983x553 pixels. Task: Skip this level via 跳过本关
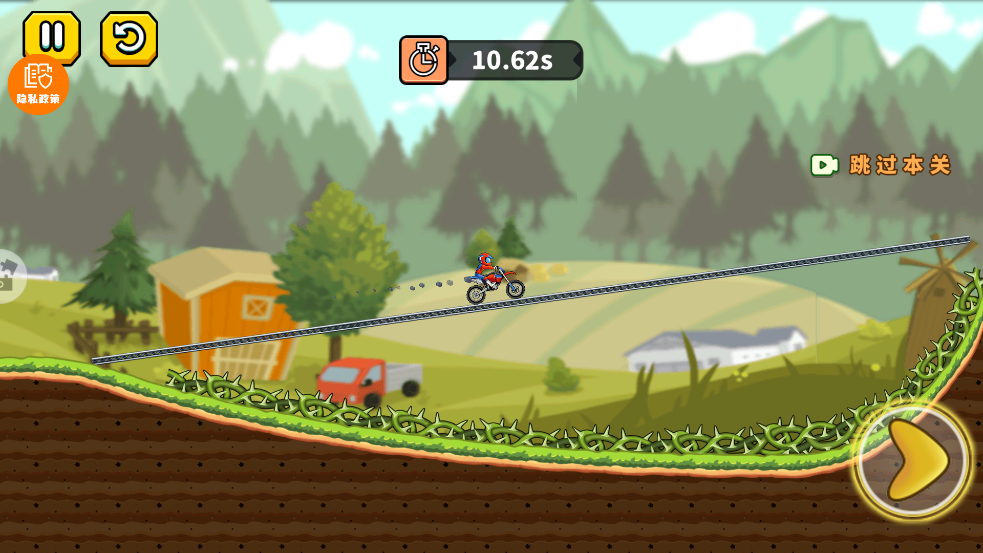[881, 165]
